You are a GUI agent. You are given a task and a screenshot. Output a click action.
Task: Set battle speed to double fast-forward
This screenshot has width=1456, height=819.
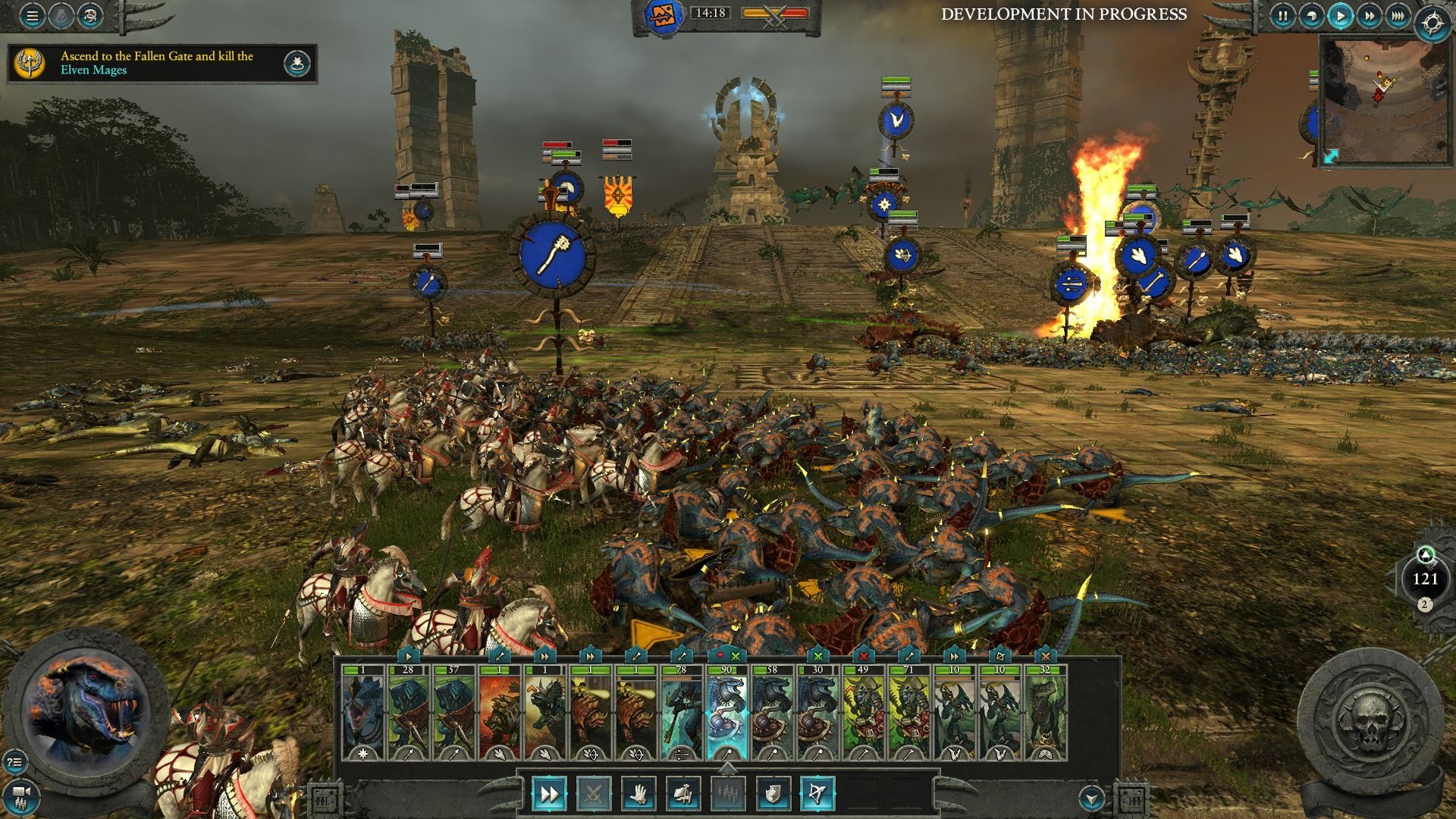[1369, 15]
